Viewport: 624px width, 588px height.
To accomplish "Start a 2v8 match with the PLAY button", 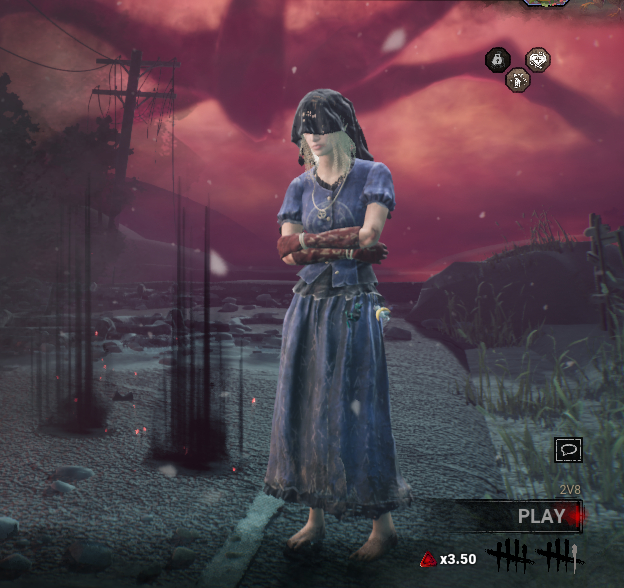I will click(541, 517).
